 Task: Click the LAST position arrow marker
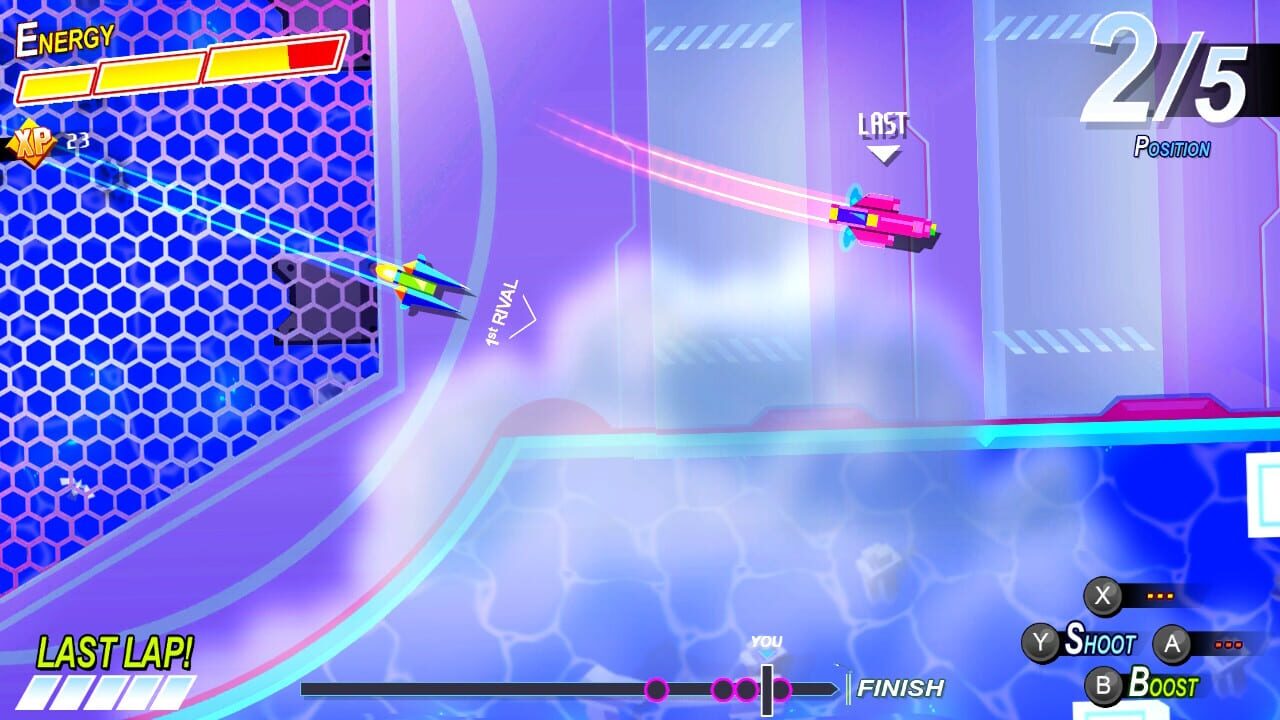882,152
